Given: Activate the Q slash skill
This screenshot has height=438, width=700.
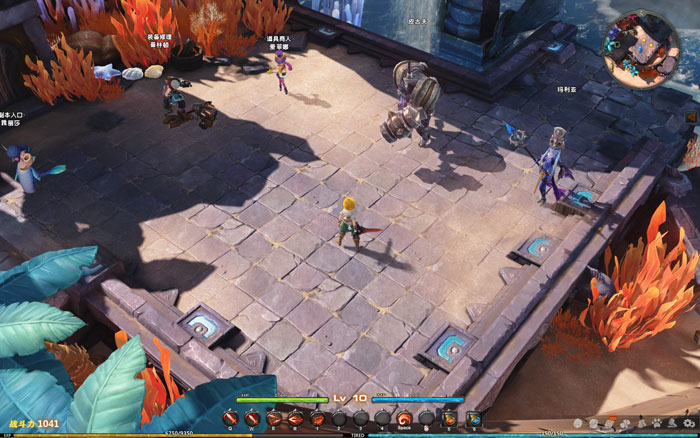Looking at the screenshot, I should pos(230,418).
